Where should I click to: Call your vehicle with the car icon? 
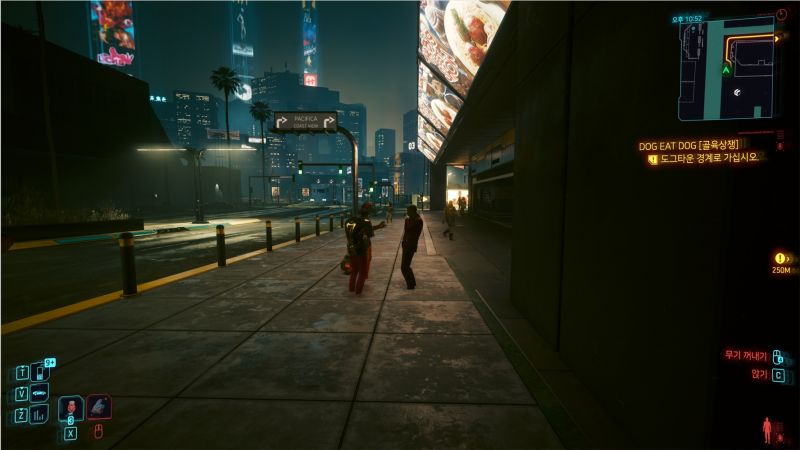tap(39, 393)
